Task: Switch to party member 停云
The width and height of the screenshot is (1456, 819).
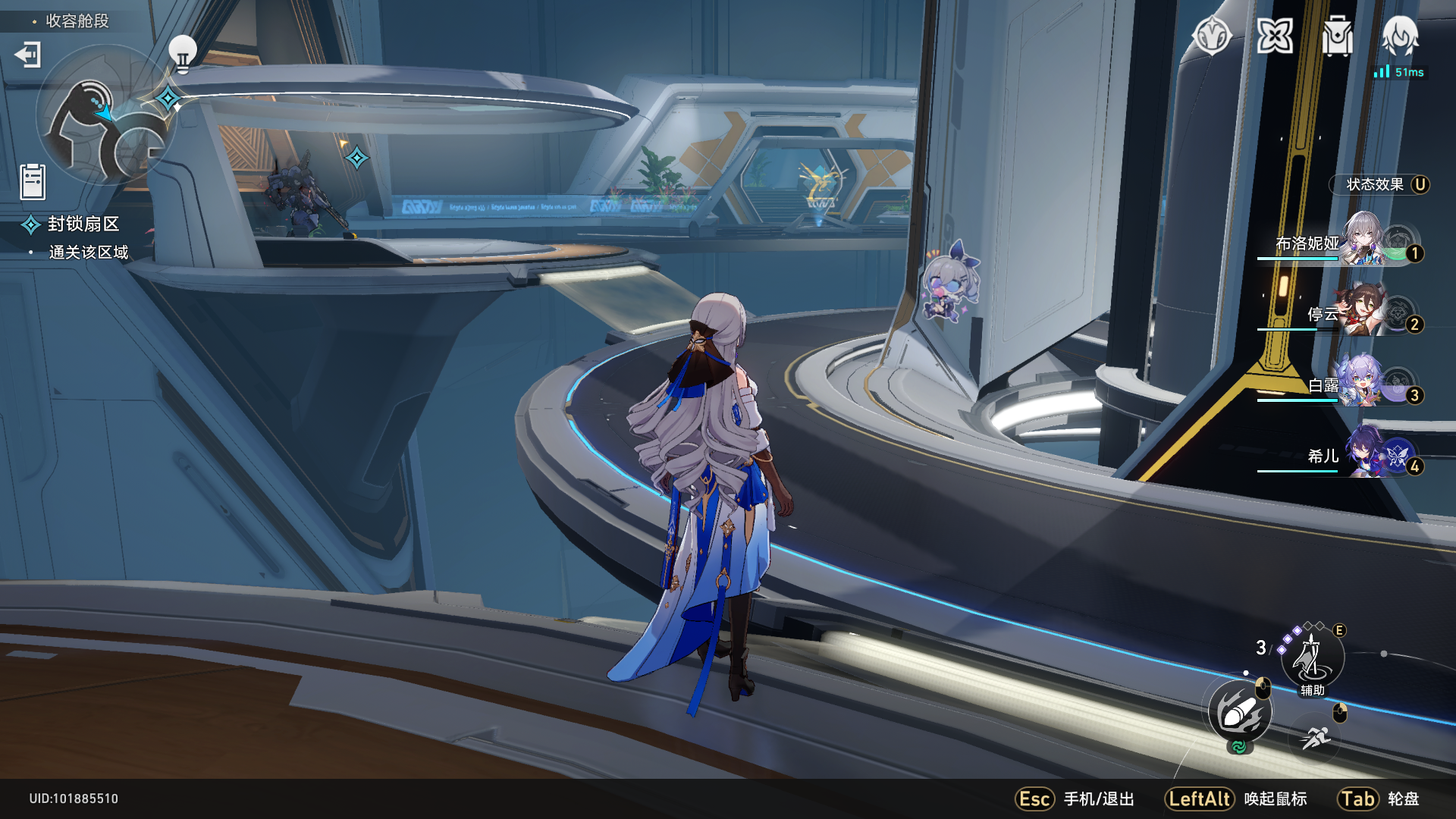Action: (1341, 314)
